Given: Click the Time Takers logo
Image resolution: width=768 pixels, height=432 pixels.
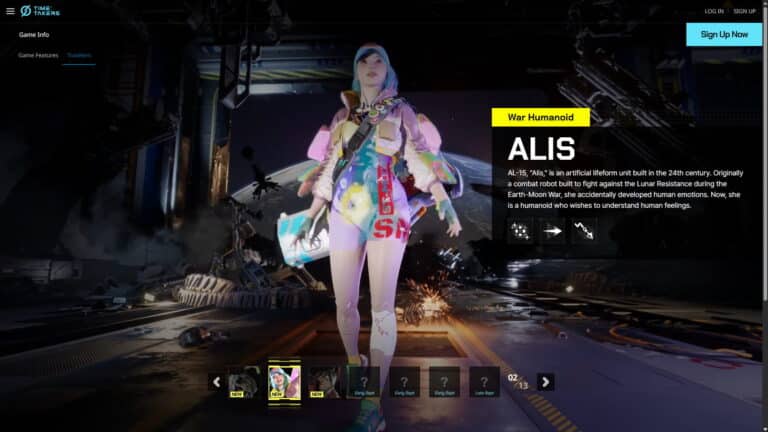Looking at the screenshot, I should pos(40,11).
